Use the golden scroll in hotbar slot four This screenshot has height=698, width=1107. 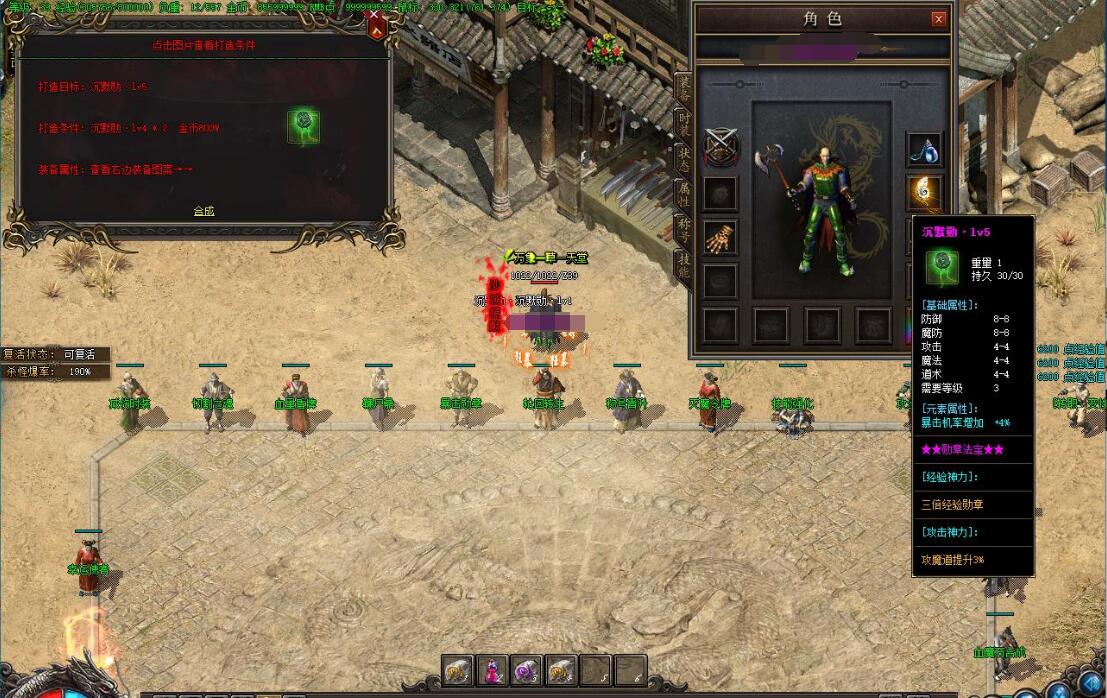[x=560, y=669]
